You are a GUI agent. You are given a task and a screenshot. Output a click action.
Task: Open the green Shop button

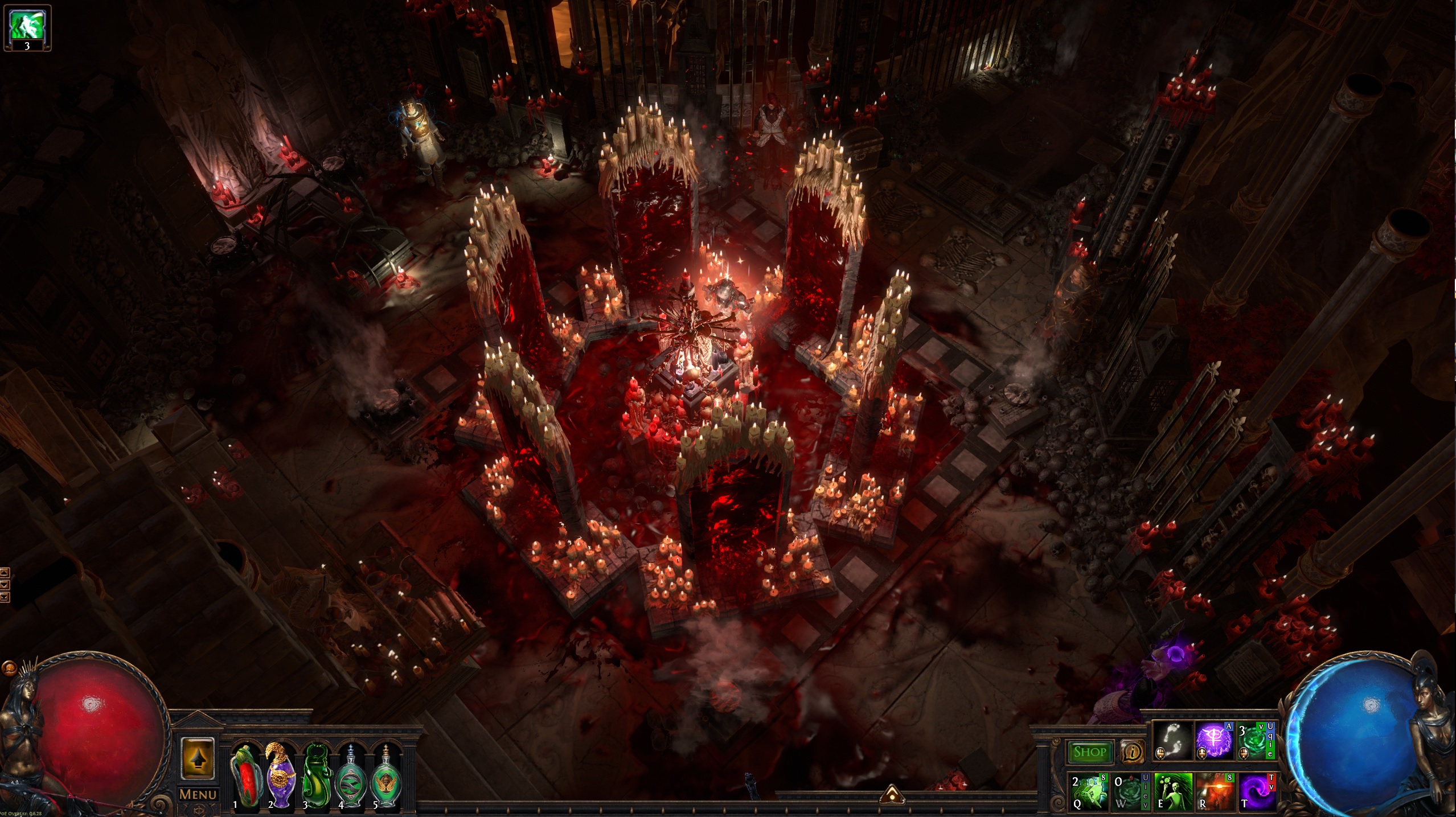1089,752
